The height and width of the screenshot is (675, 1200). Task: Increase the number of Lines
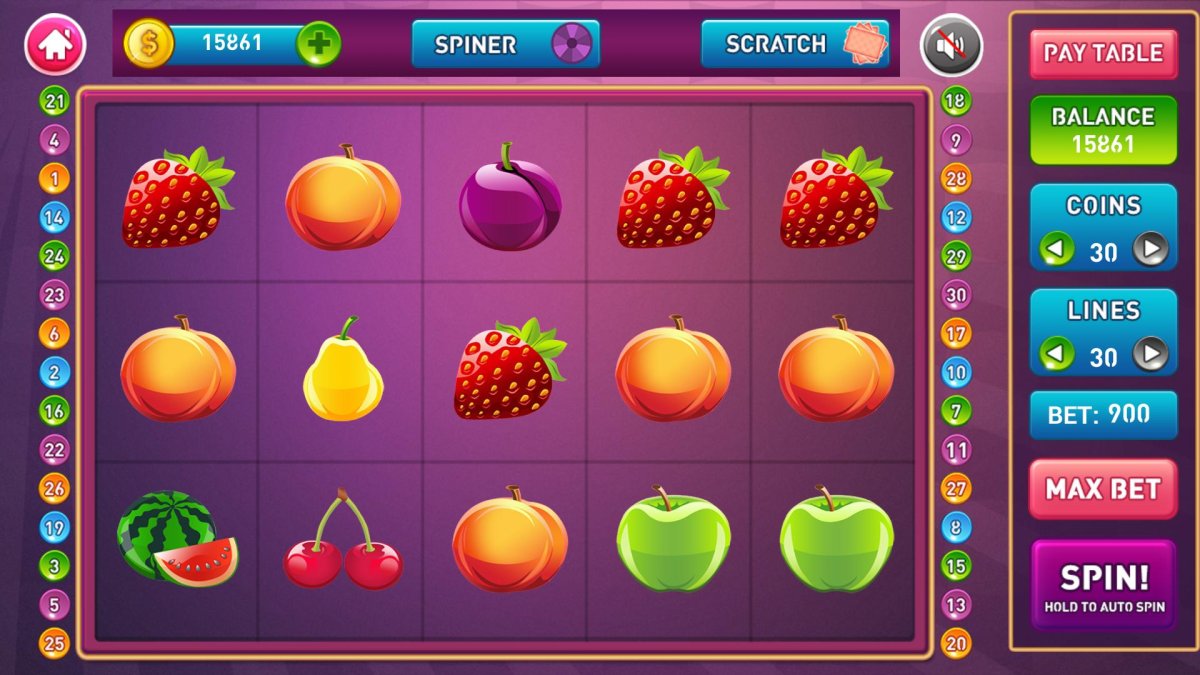[1151, 354]
